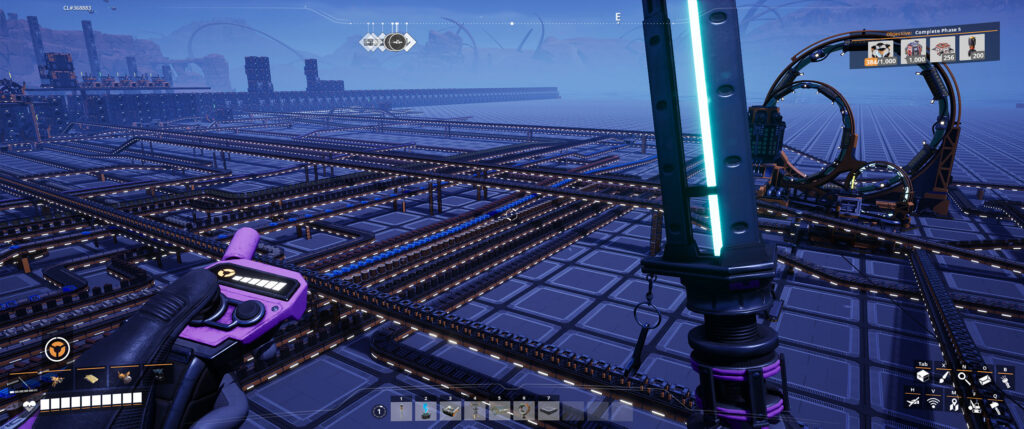Select the objective item showing 384/1,000
The width and height of the screenshot is (1024, 429).
(x=883, y=51)
